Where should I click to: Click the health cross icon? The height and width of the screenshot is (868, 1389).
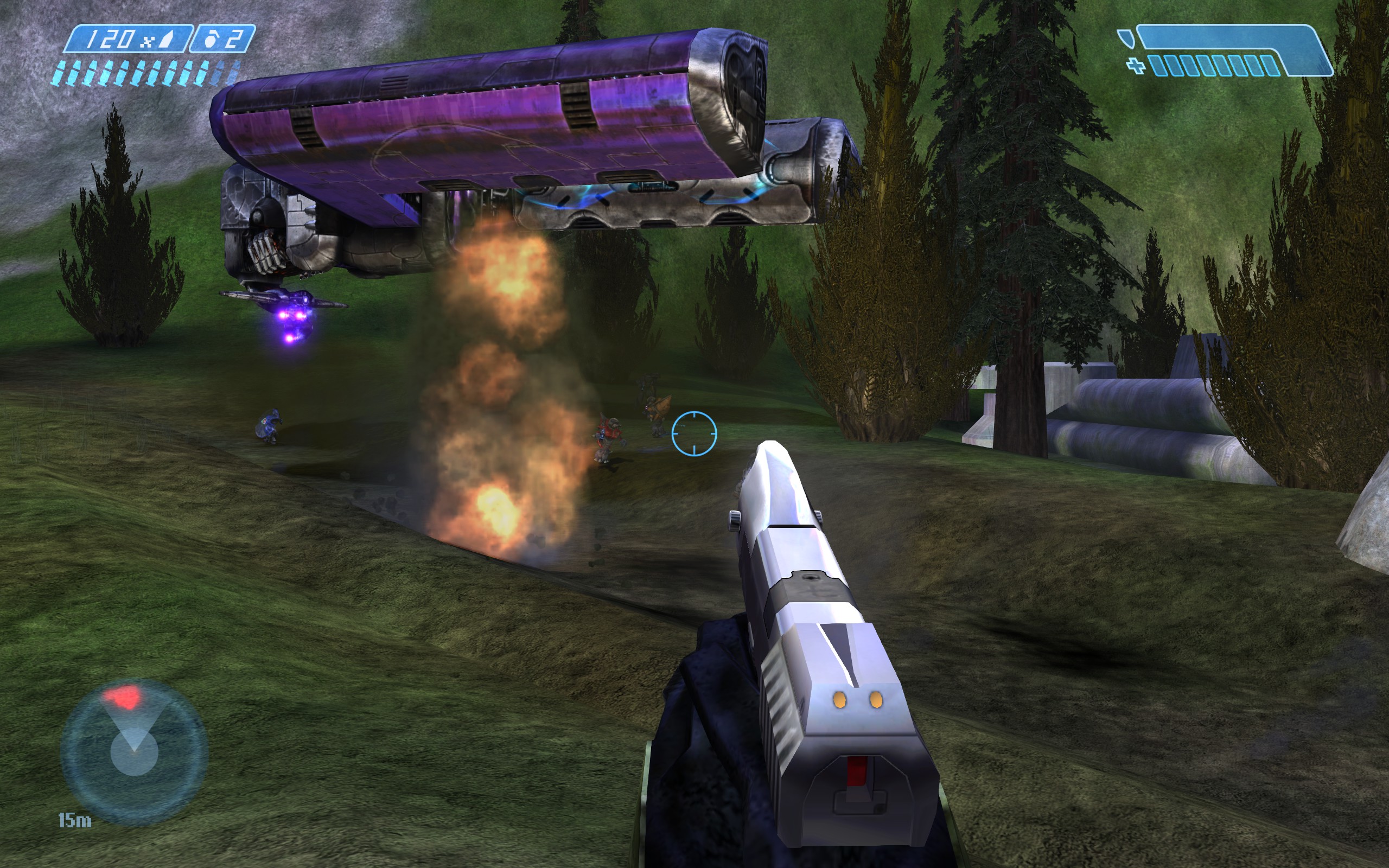(1136, 66)
